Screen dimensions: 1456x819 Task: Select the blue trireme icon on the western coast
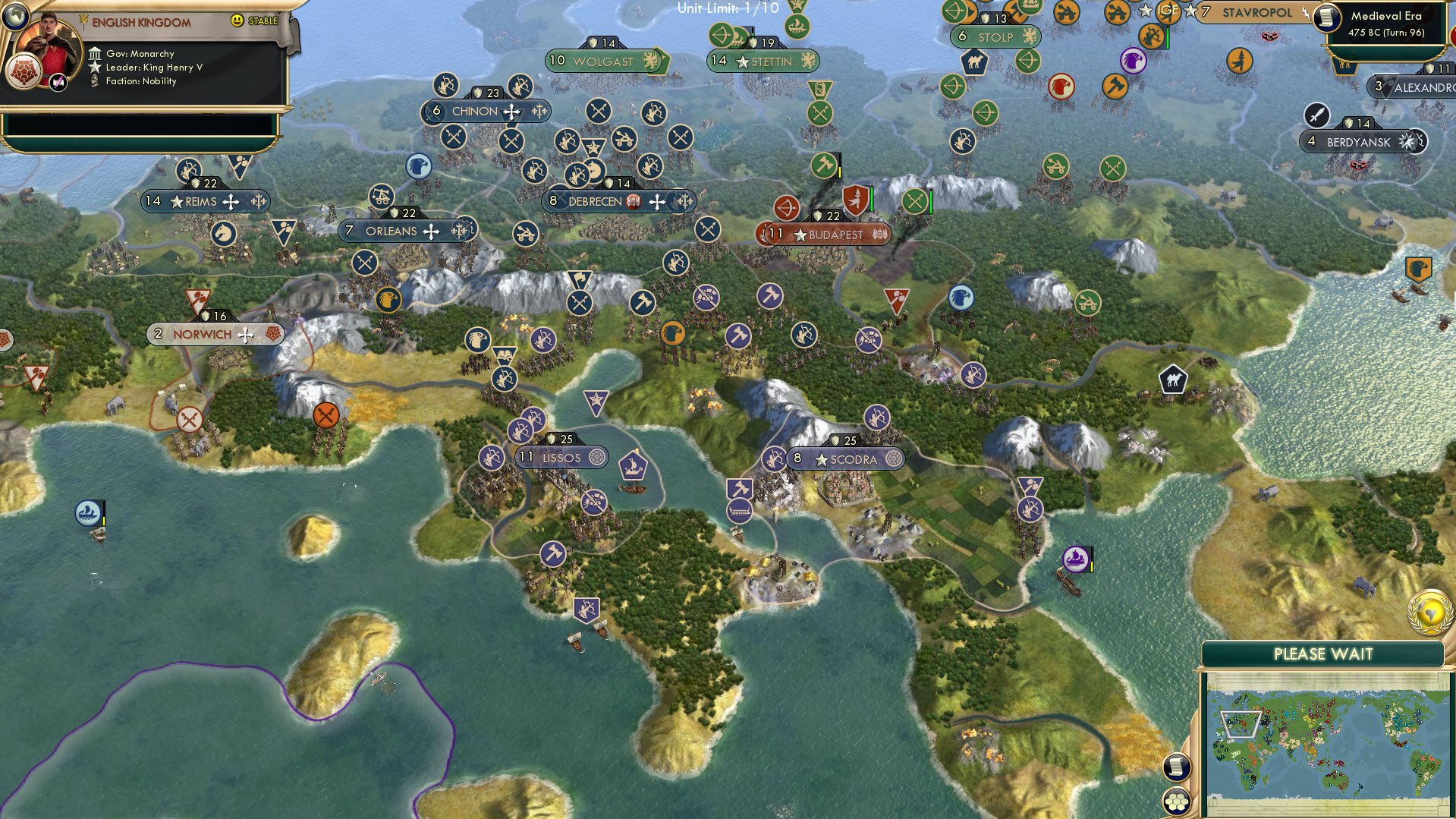point(87,513)
